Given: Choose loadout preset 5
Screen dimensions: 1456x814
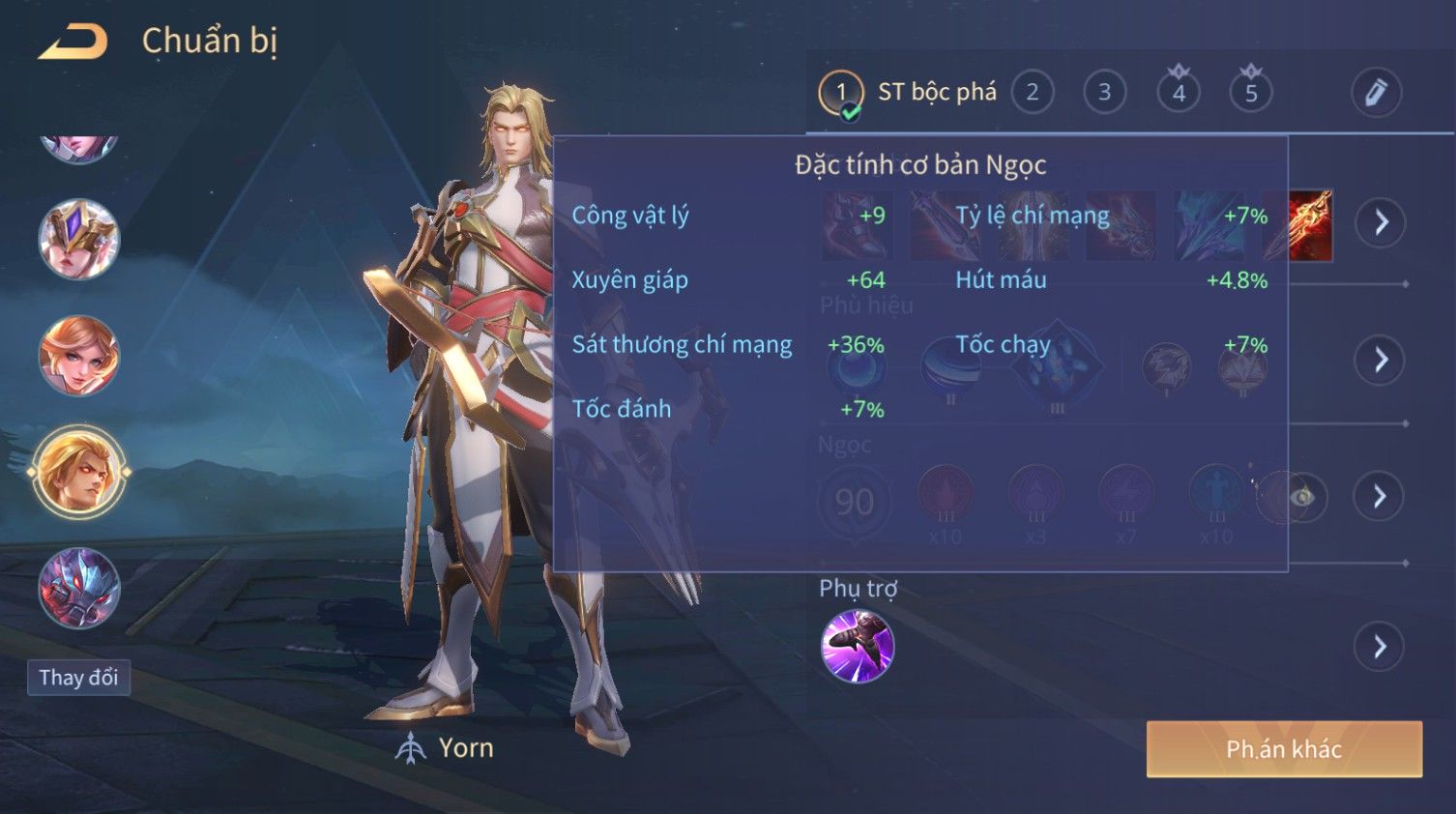Looking at the screenshot, I should [x=1250, y=93].
